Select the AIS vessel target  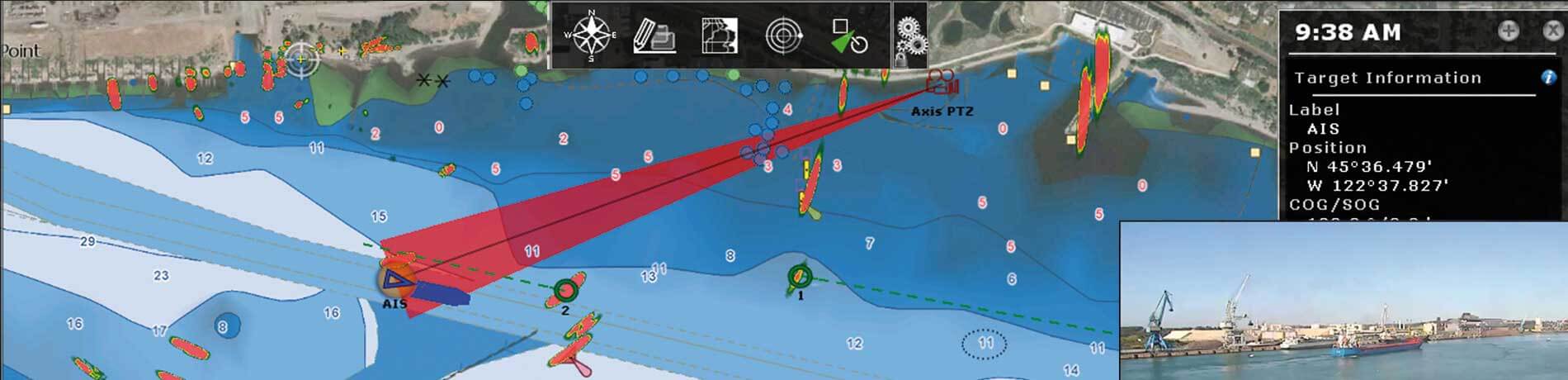click(x=398, y=281)
